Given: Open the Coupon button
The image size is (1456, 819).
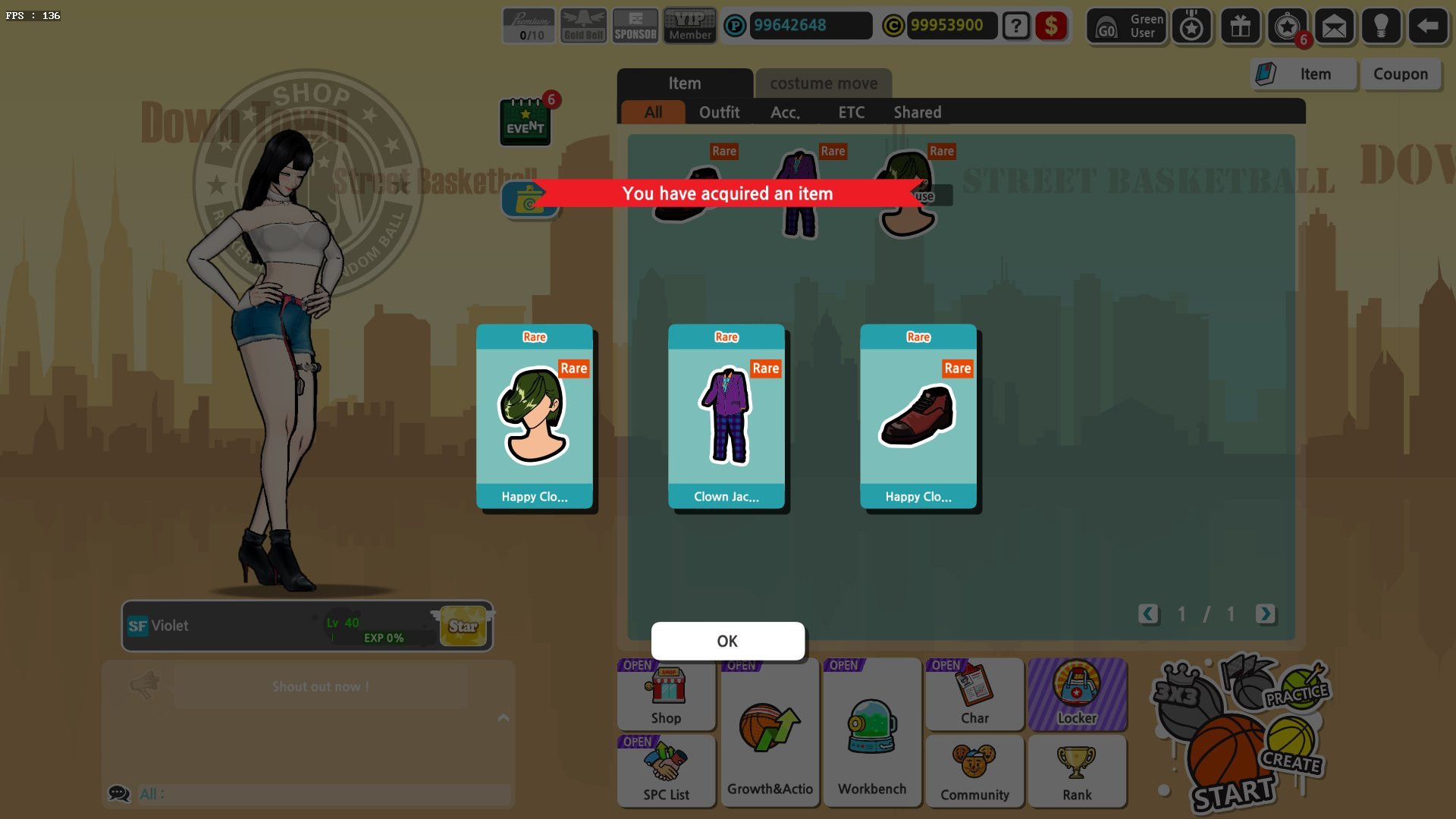Looking at the screenshot, I should (1401, 74).
